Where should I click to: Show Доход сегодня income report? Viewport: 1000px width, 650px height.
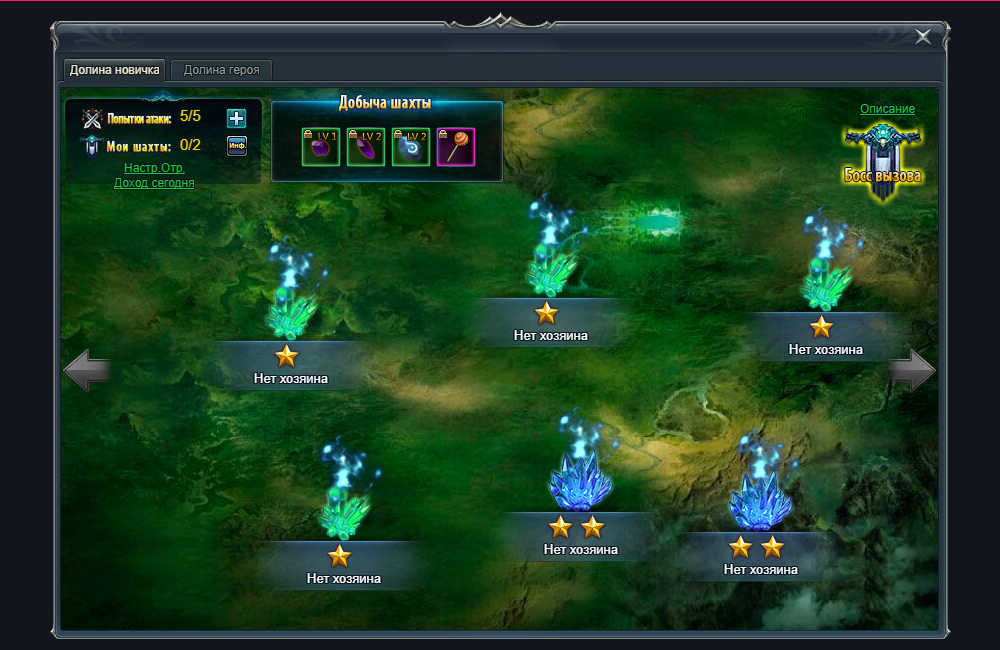coord(154,183)
